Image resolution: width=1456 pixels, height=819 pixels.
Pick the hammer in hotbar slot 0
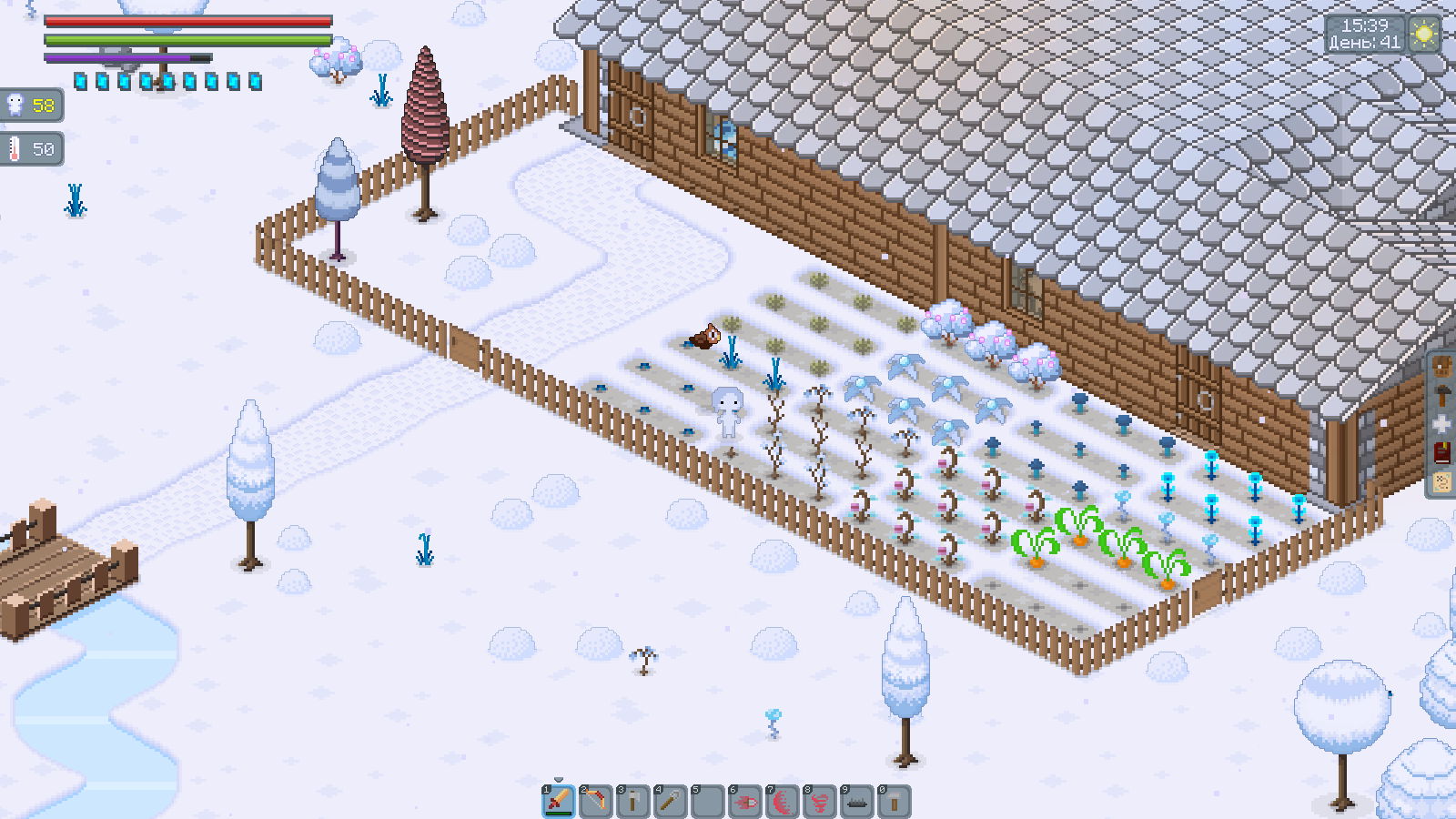895,801
